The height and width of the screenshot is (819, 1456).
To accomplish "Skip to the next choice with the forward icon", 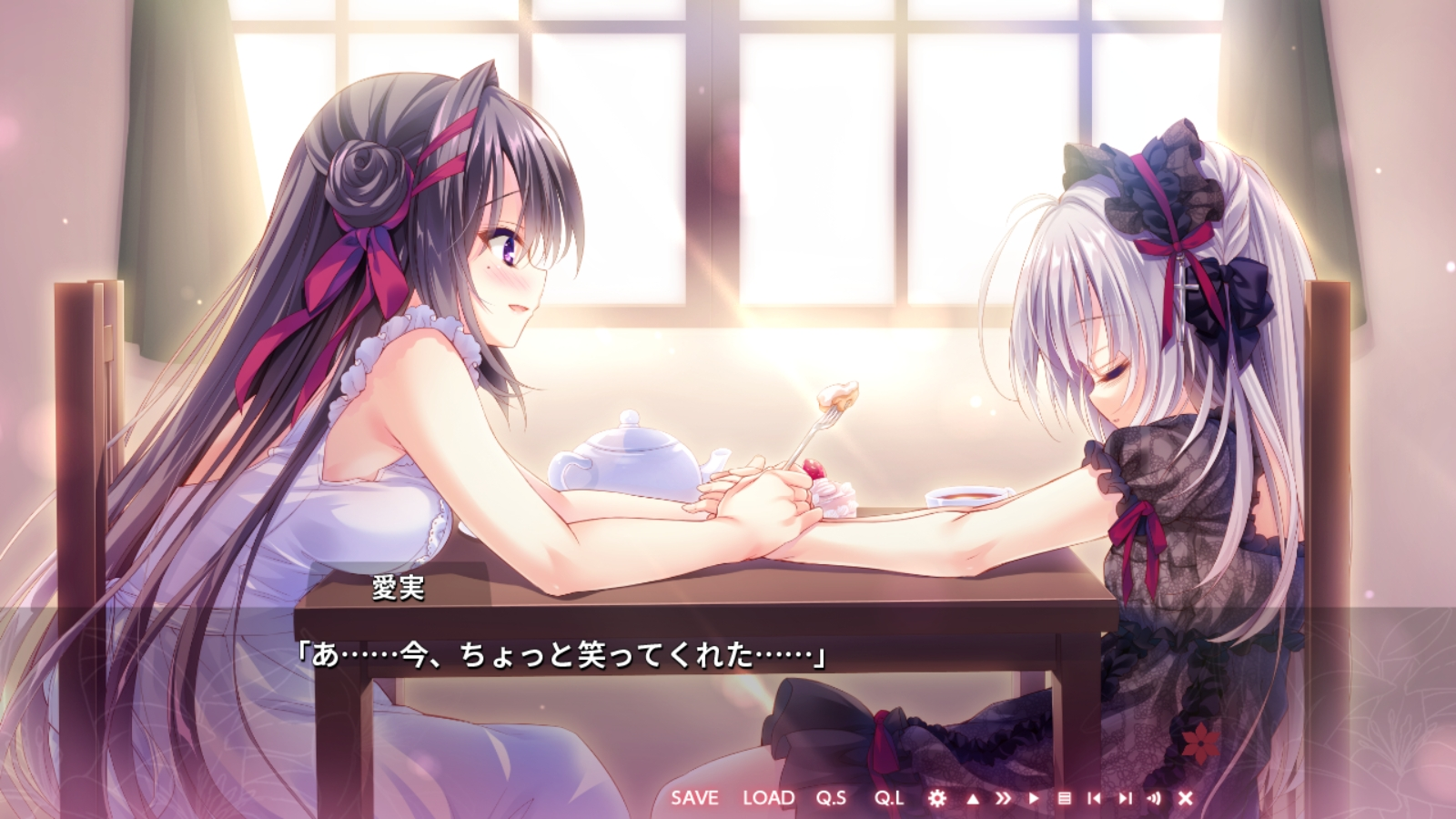I will 1125,798.
